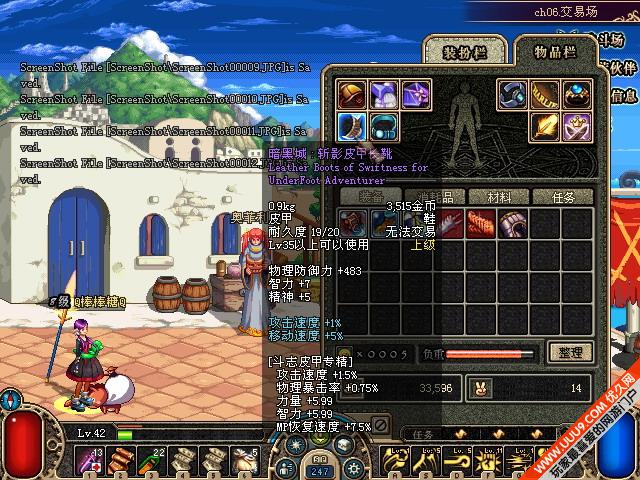Select the golden feather weapon slot
This screenshot has width=640, height=480.
tap(545, 127)
